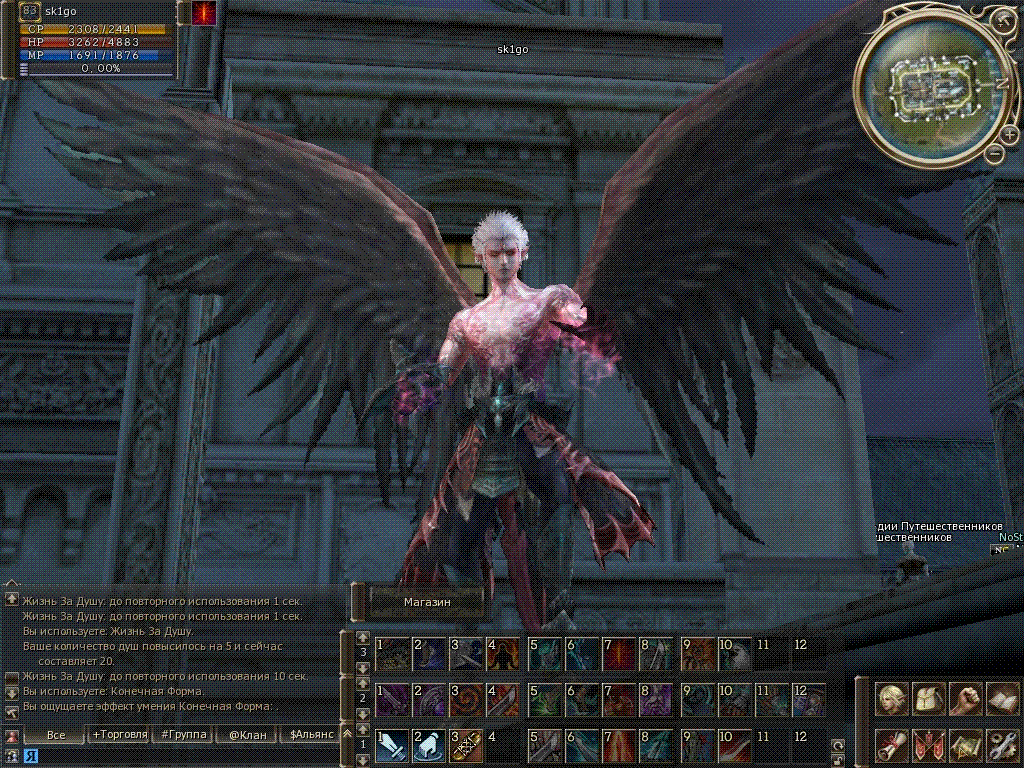The height and width of the screenshot is (768, 1024).
Task: Open the character status elf-face icon
Action: [891, 698]
